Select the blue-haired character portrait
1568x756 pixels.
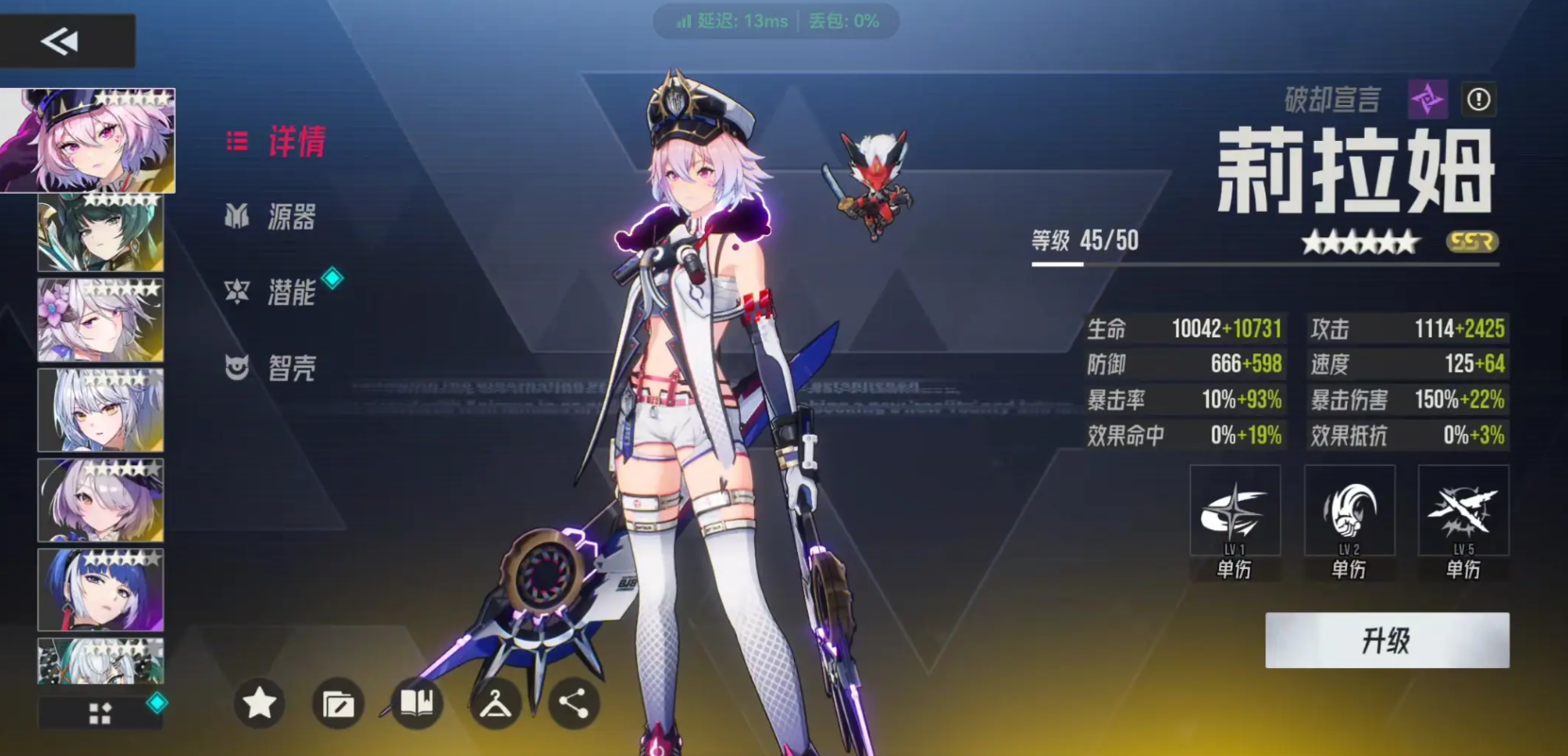[x=100, y=590]
